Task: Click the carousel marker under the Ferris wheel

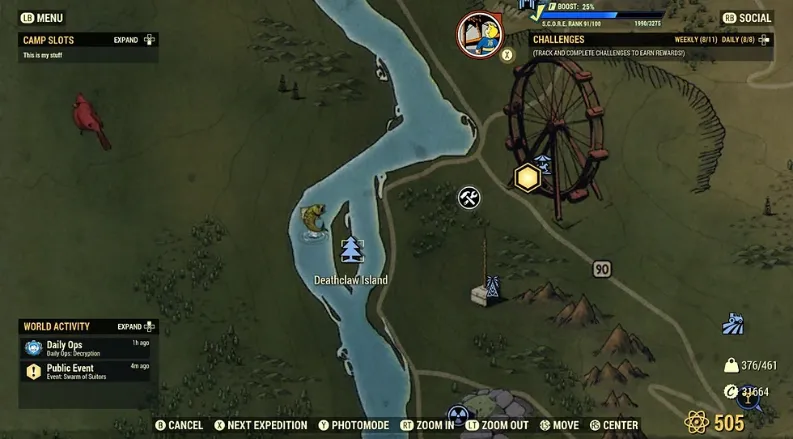Action: click(542, 163)
